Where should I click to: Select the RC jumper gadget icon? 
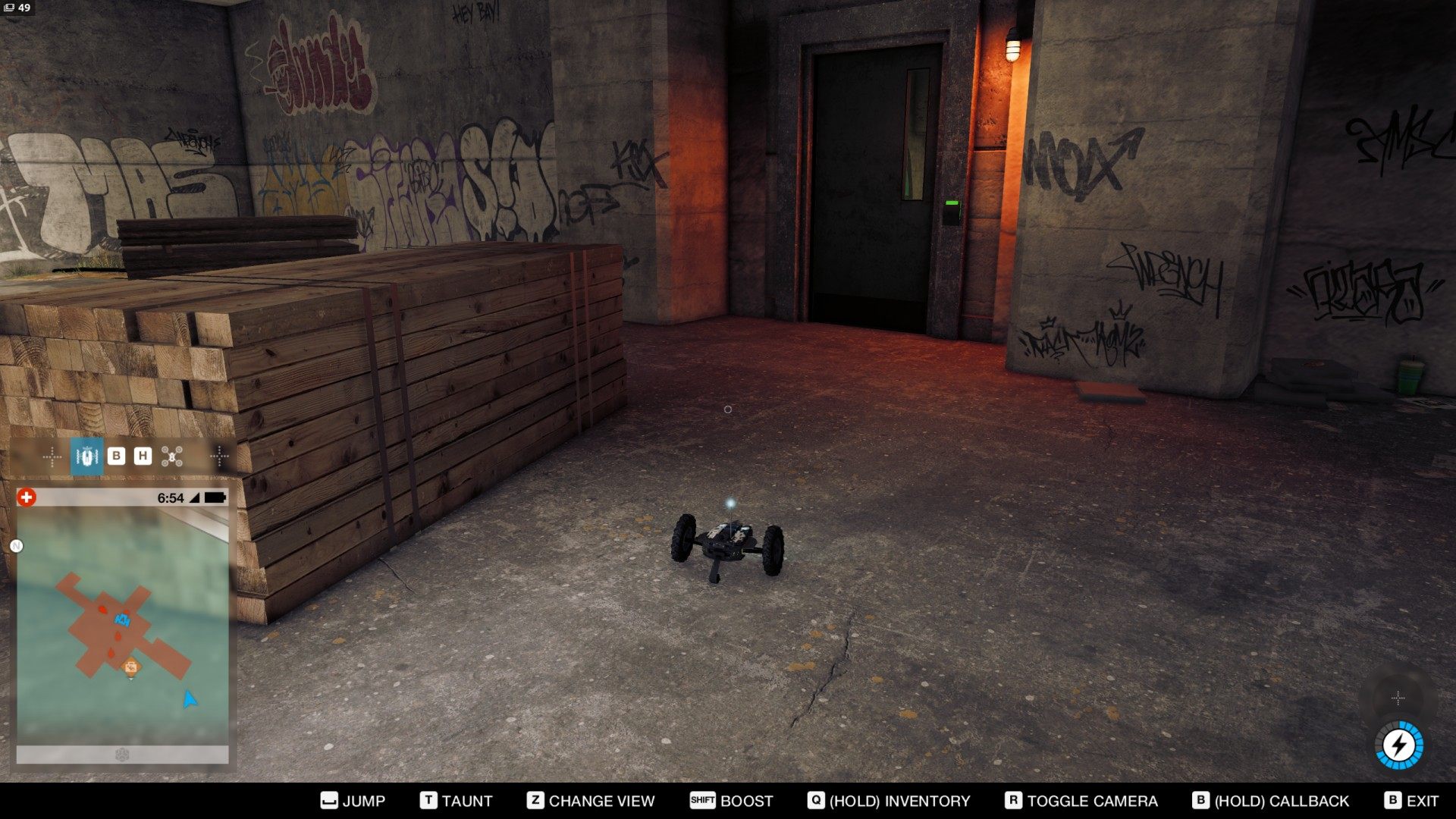click(x=87, y=457)
